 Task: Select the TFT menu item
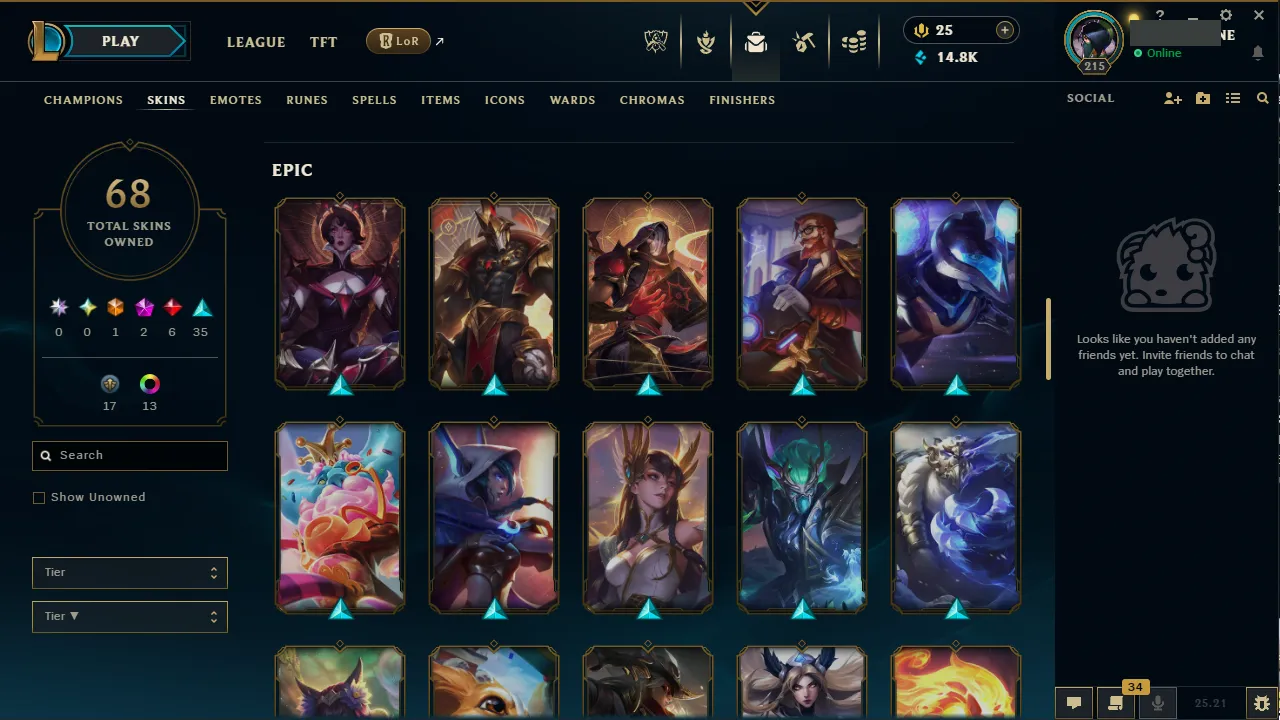click(323, 42)
